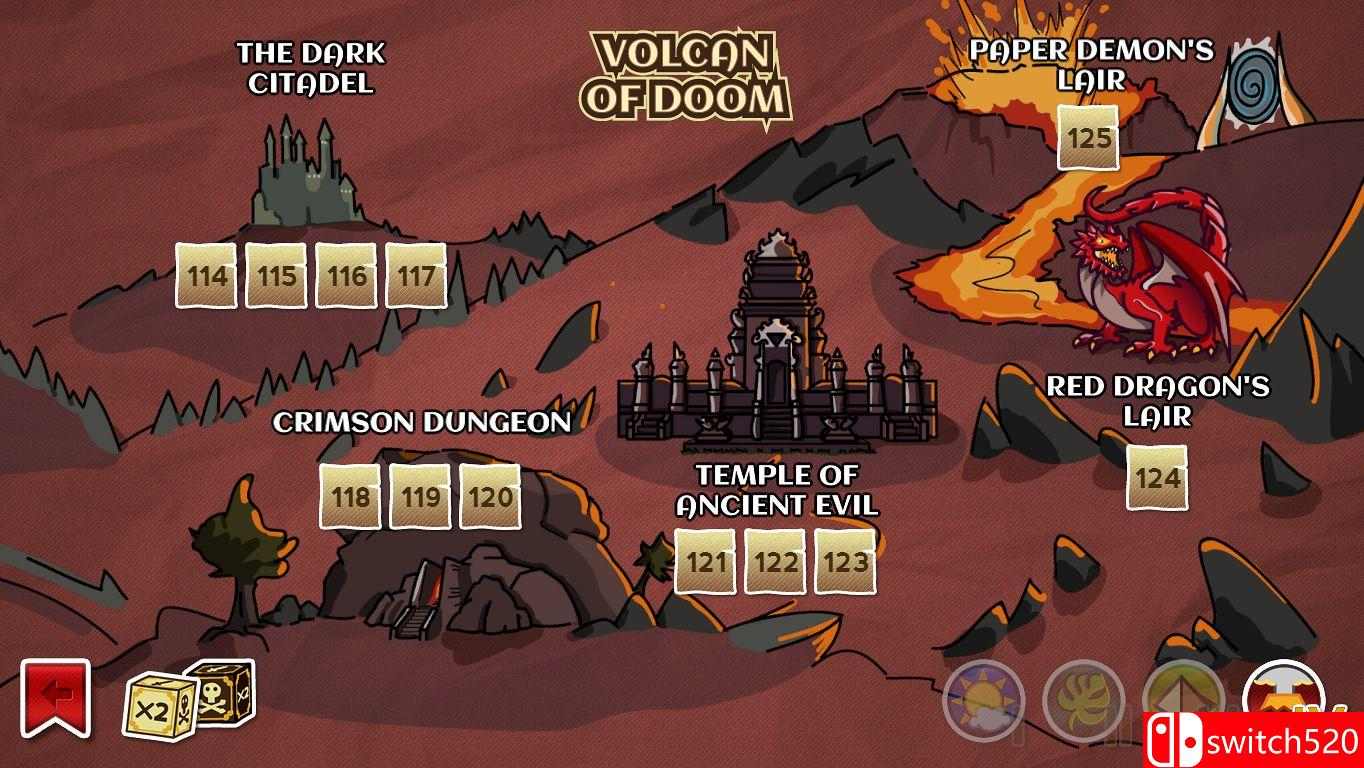Click the sun world icon

985,701
